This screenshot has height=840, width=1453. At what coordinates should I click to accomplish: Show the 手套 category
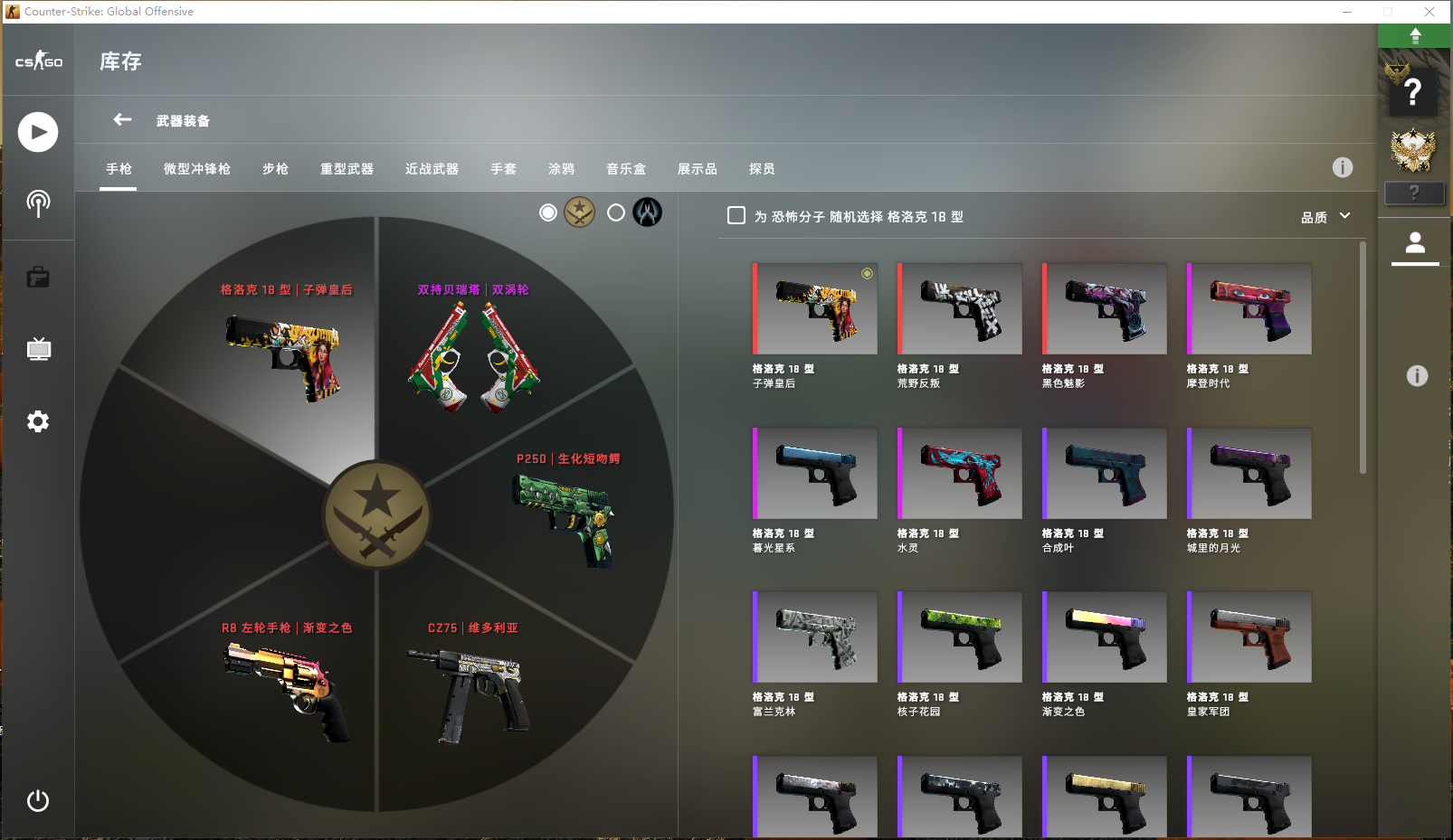pyautogui.click(x=503, y=169)
